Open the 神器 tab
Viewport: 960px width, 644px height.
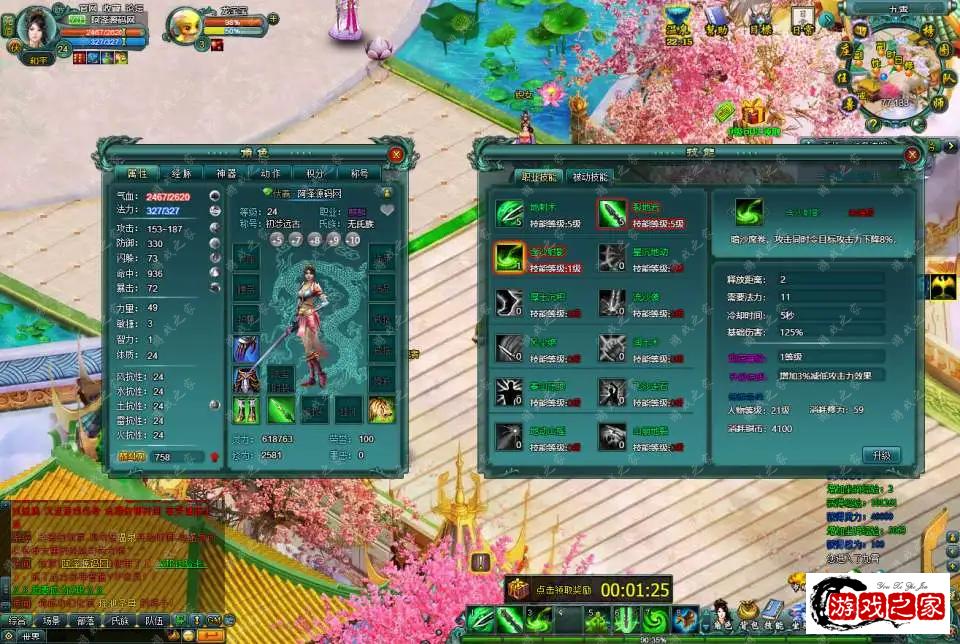click(x=226, y=174)
